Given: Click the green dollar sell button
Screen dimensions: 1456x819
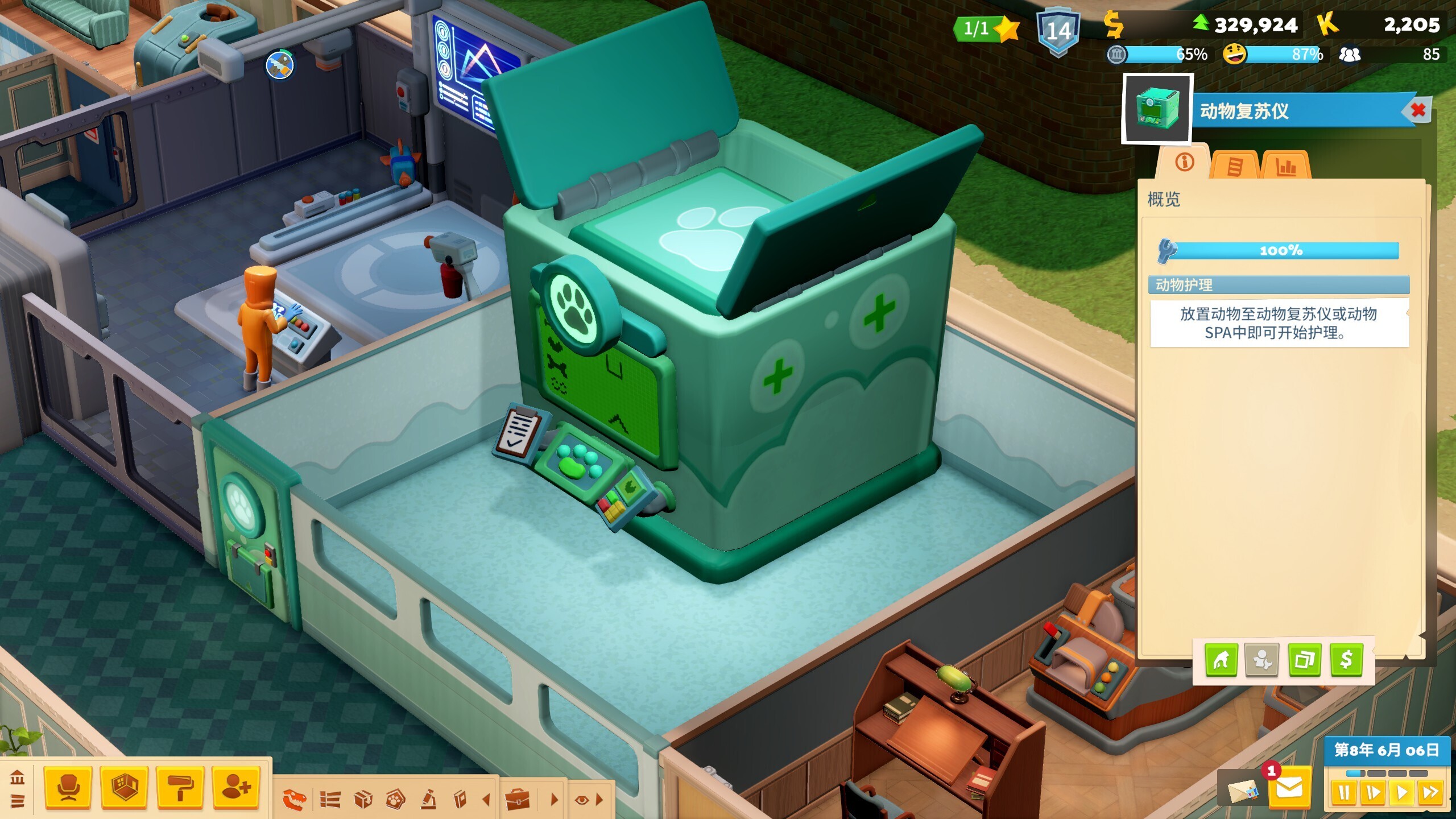Looking at the screenshot, I should click(1346, 660).
